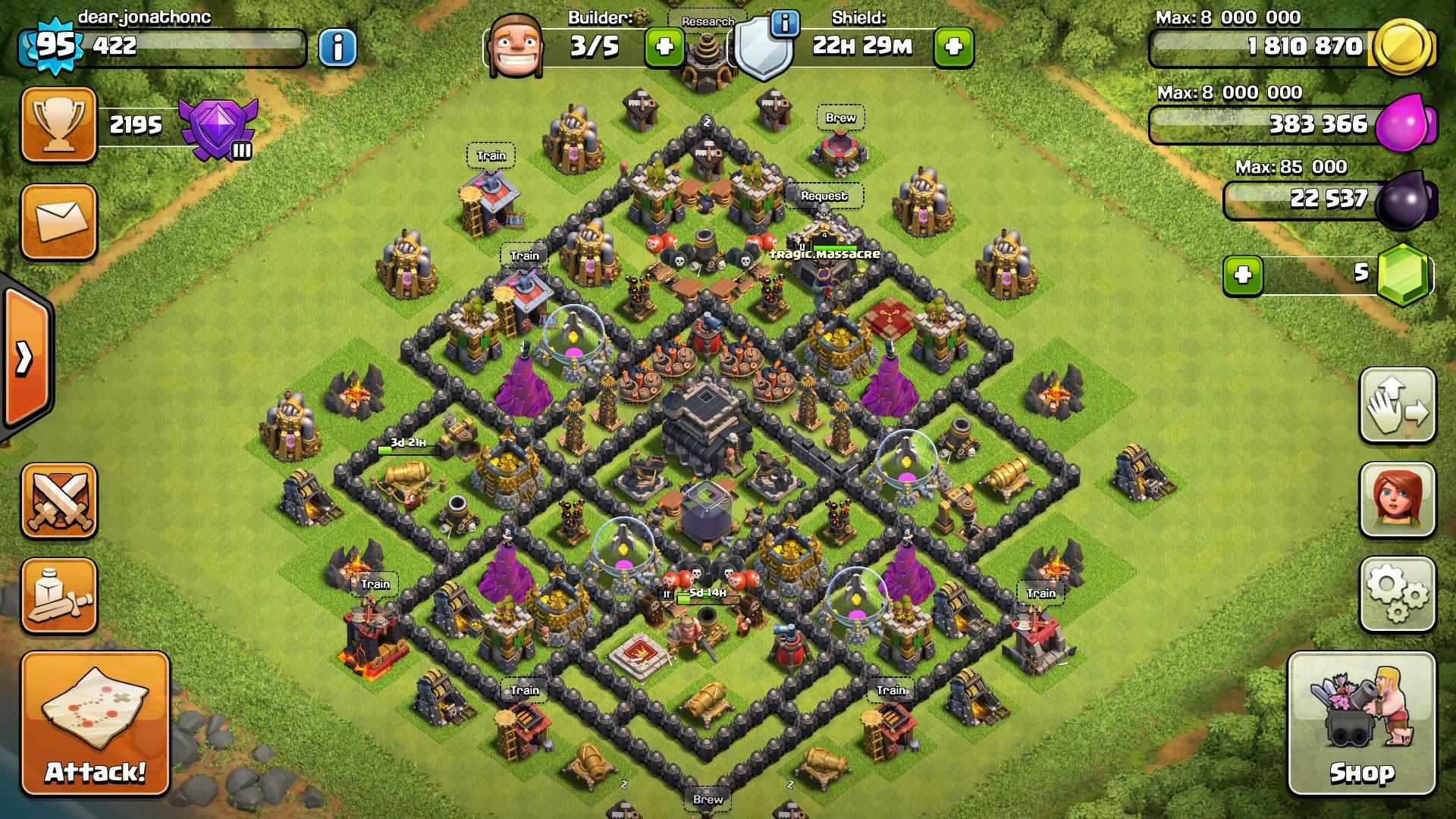The width and height of the screenshot is (1456, 819).
Task: Show shield information
Action: pyautogui.click(x=785, y=24)
